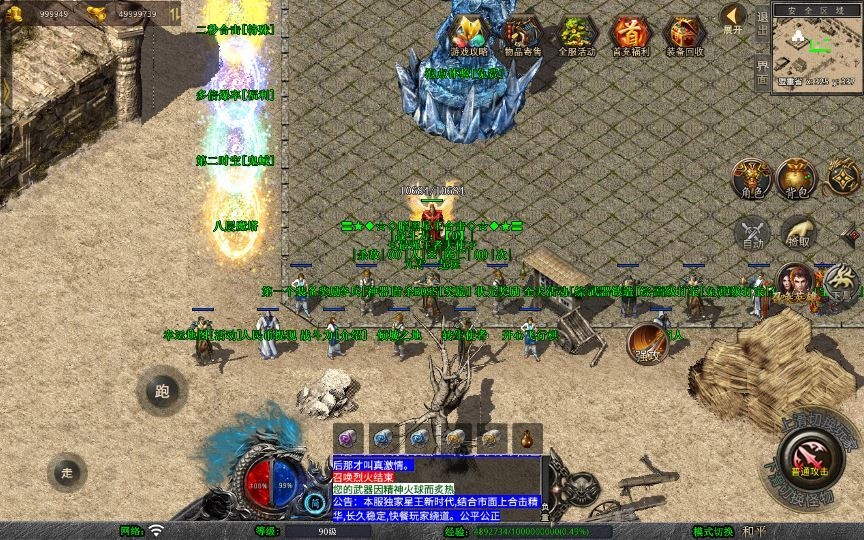This screenshot has height=540, width=864.
Task: Tap the 拾取 pickup button
Action: coord(797,232)
